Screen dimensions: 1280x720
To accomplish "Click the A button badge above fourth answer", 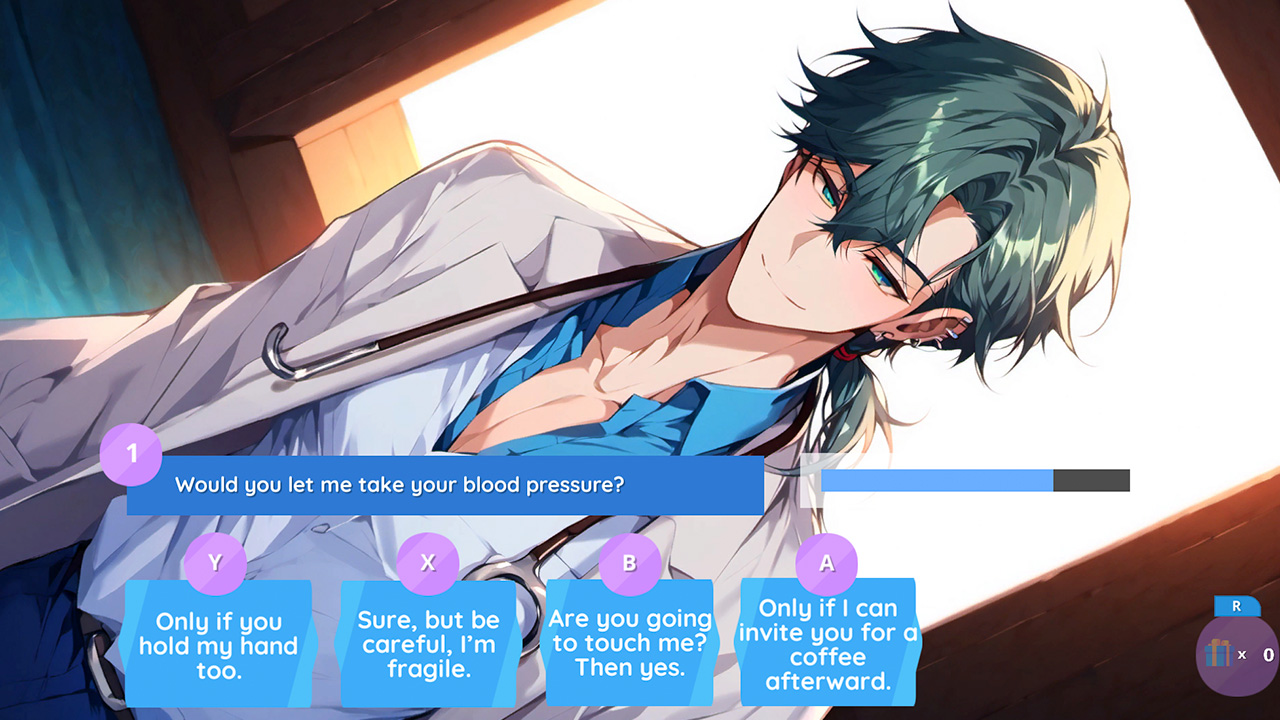I will point(825,563).
